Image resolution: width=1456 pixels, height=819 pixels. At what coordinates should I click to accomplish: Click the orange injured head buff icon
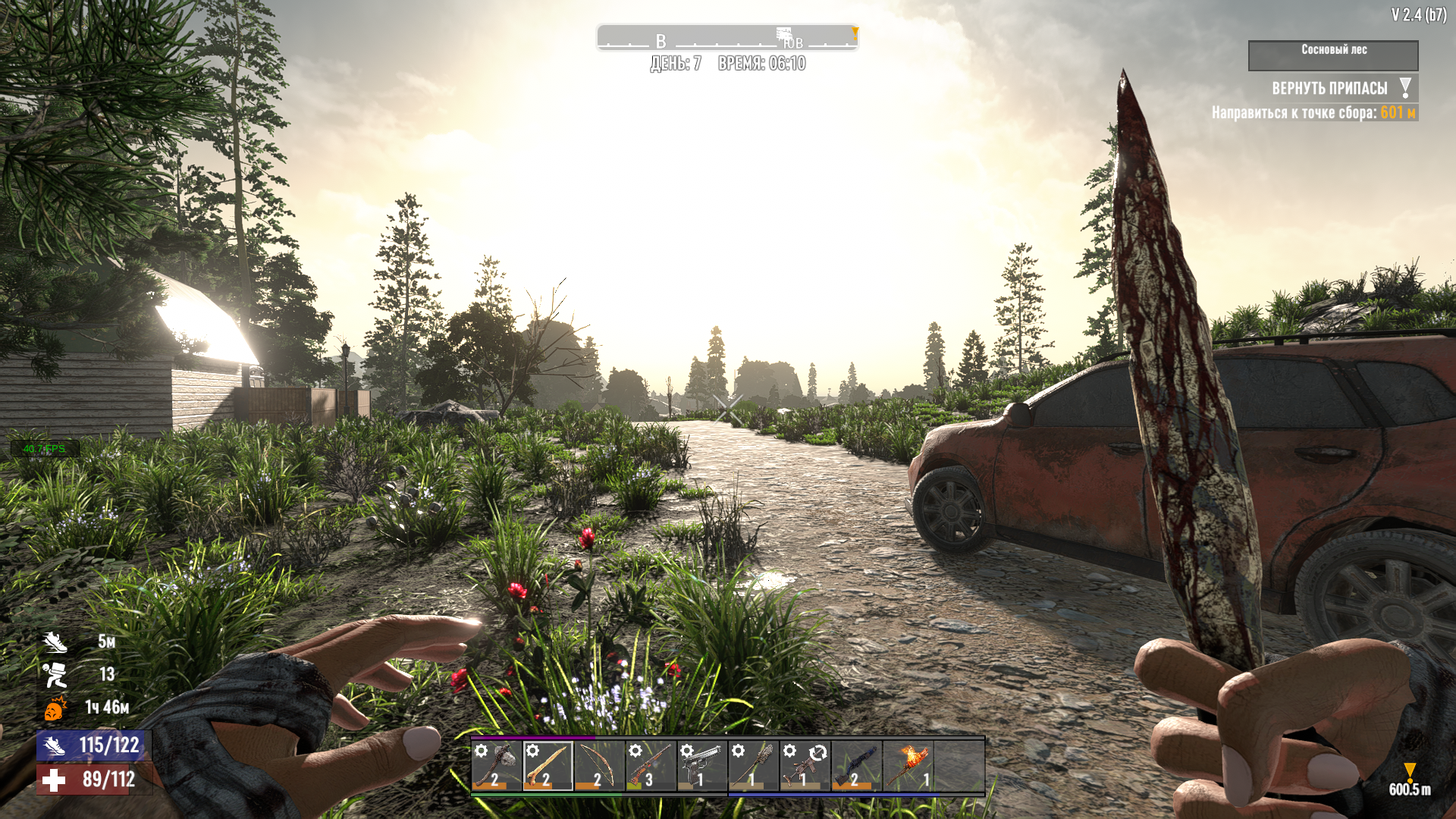[x=55, y=708]
